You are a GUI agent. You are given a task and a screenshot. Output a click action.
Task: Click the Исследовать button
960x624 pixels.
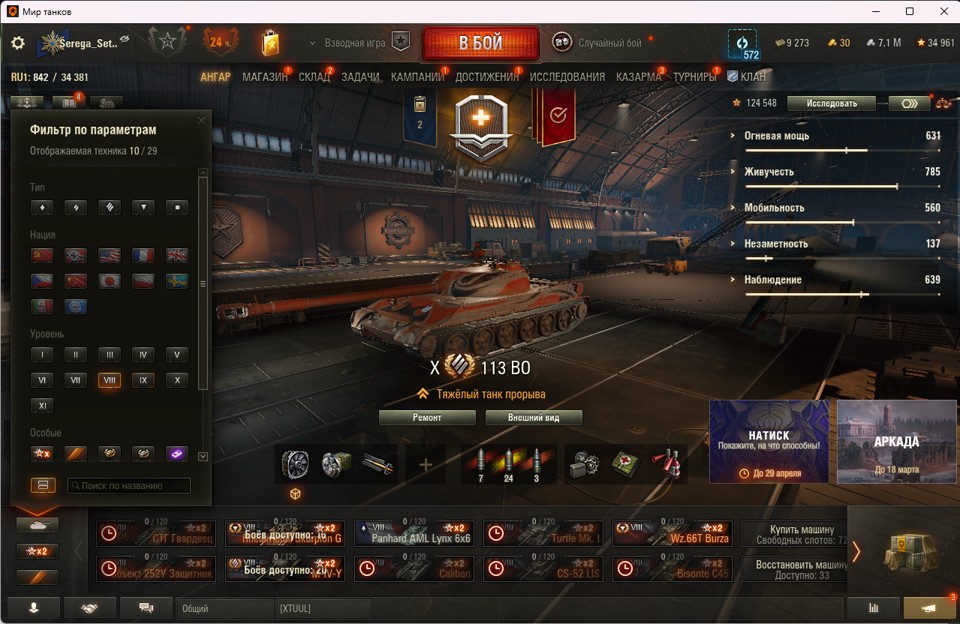(x=831, y=103)
